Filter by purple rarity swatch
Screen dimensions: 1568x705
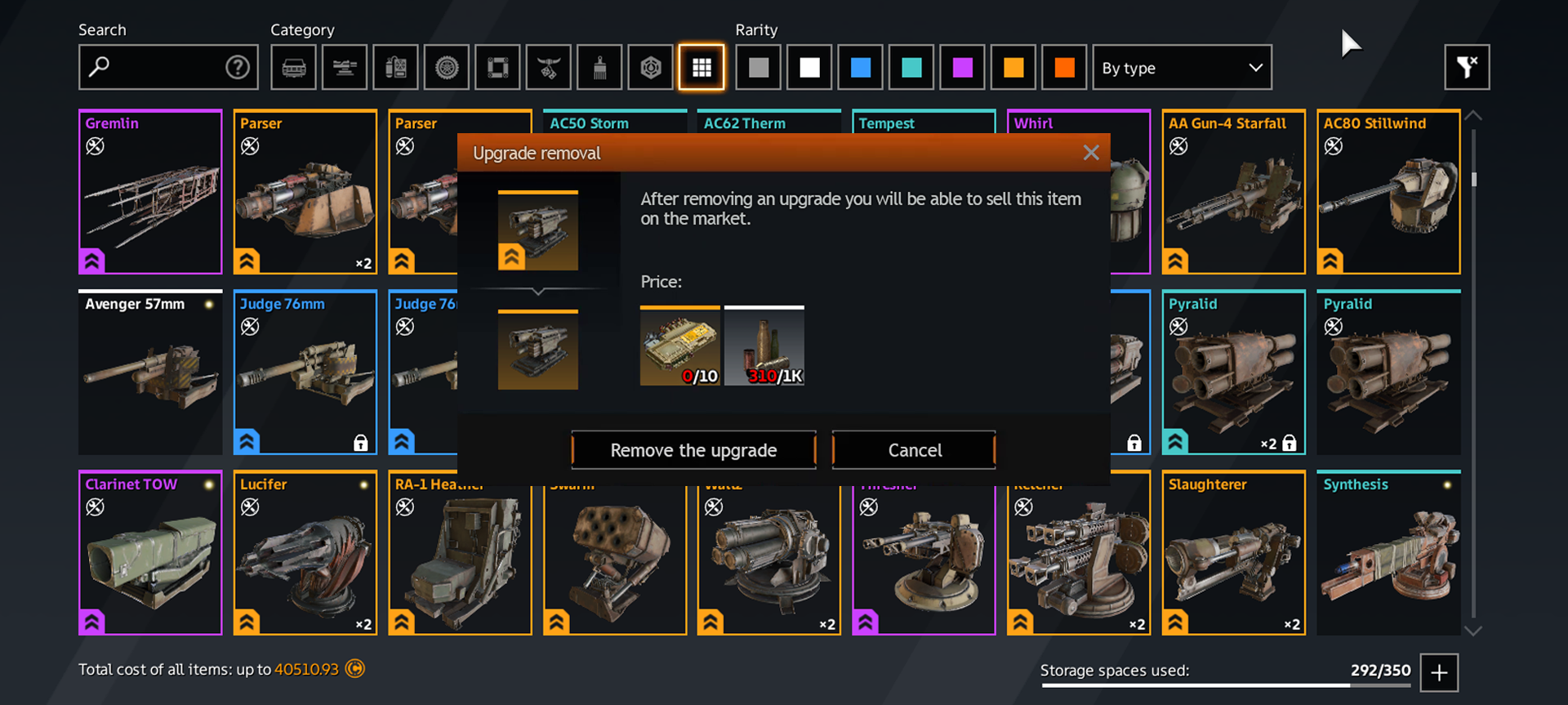pos(963,67)
